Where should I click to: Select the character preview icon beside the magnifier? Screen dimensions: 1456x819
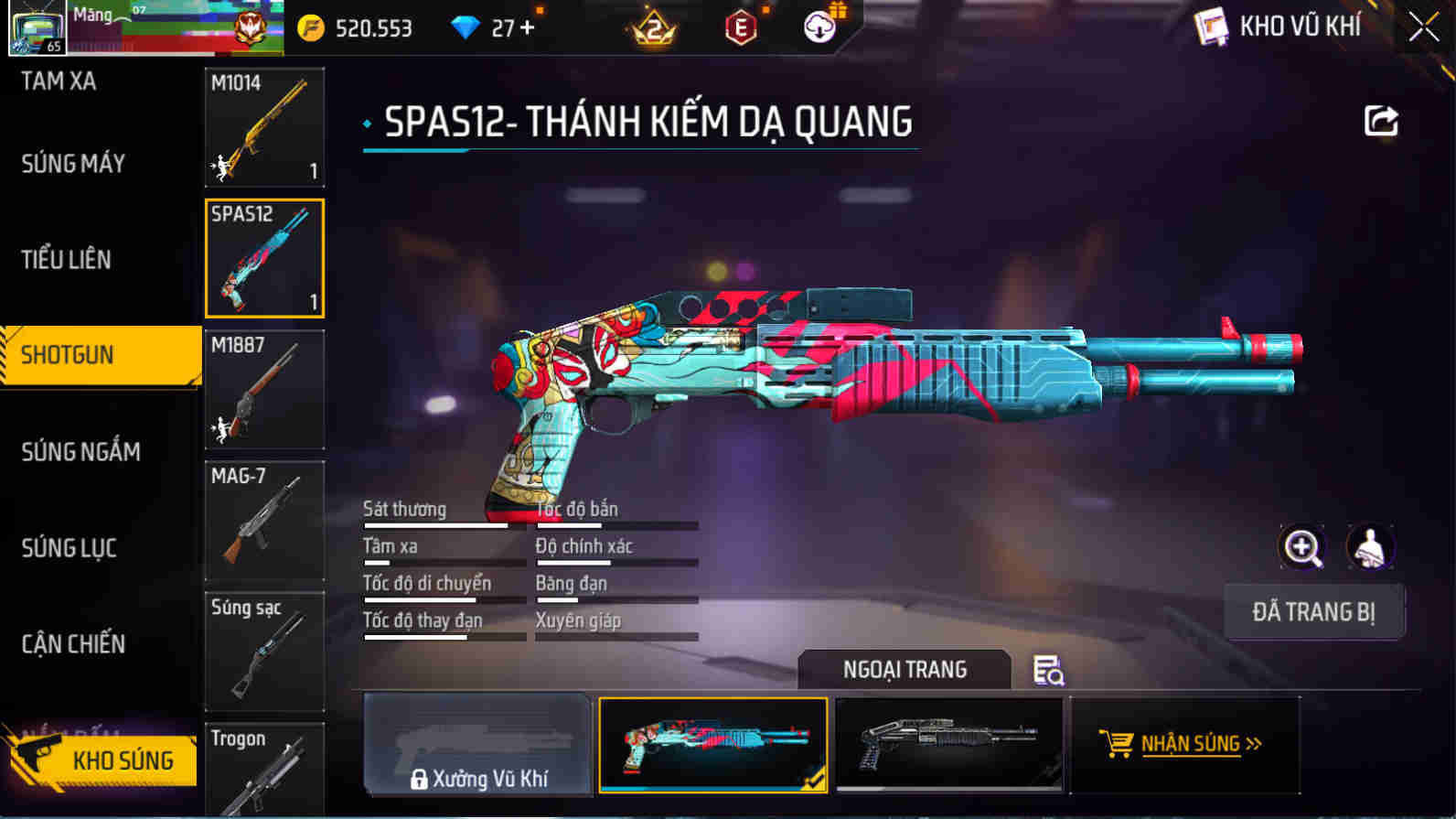[1369, 547]
